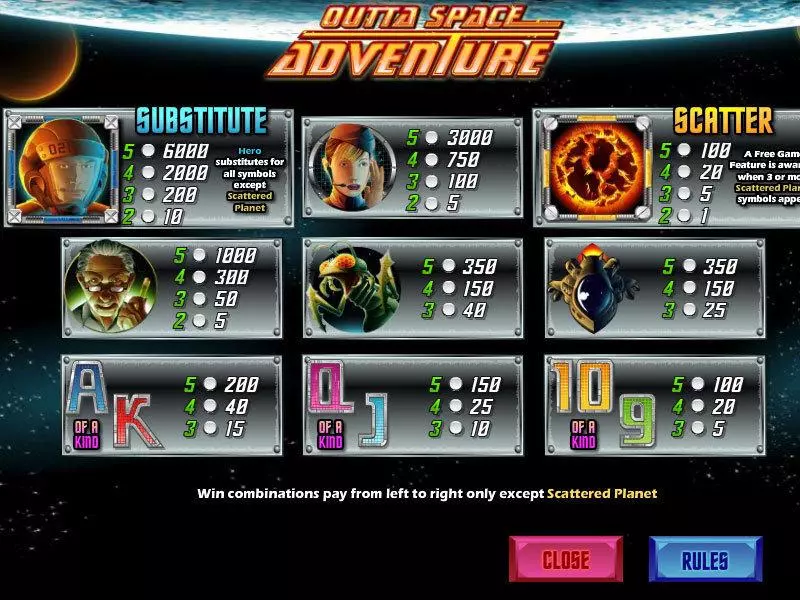The height and width of the screenshot is (600, 800).
Task: Open the Rules page
Action: (x=705, y=559)
